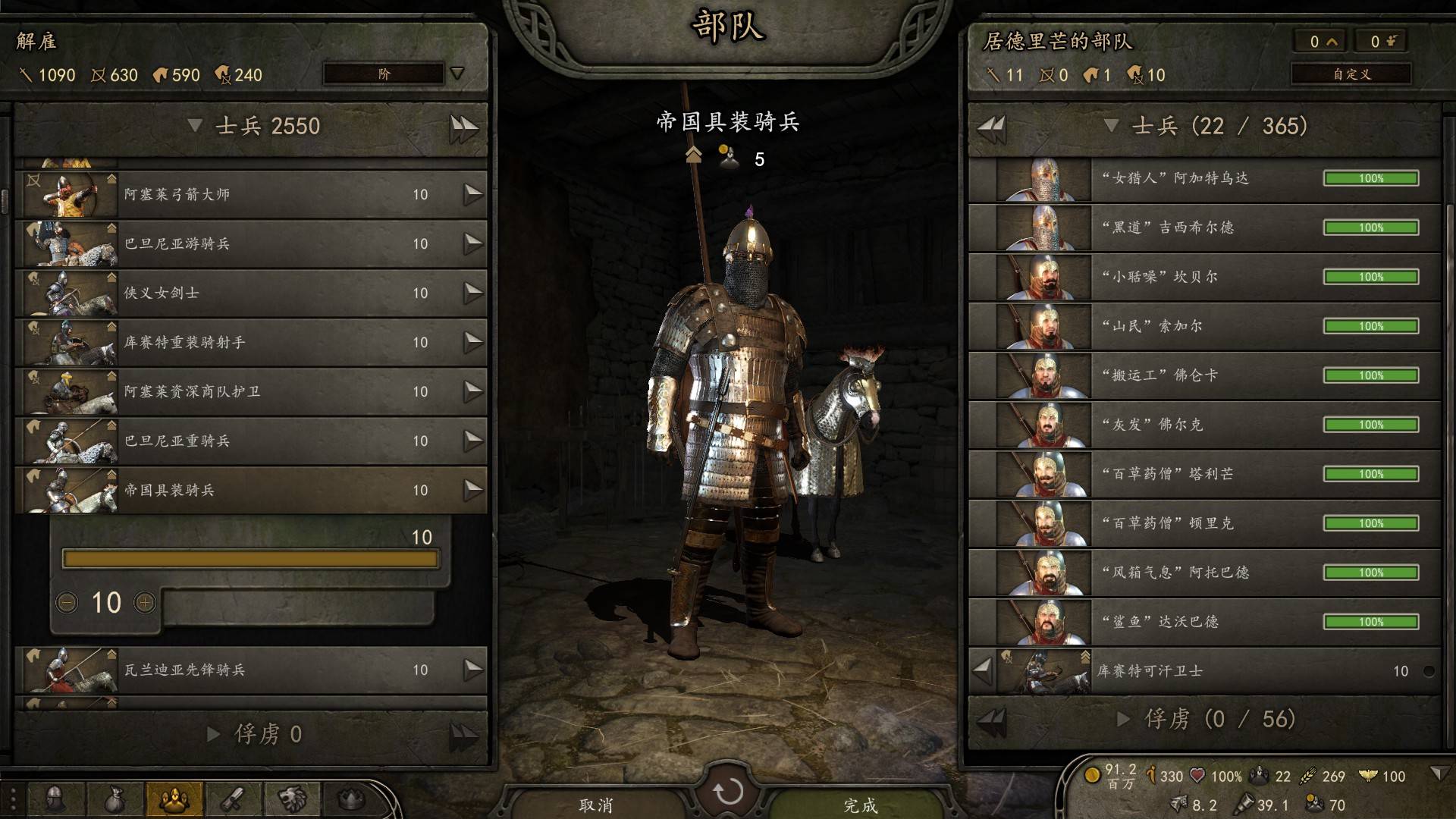Increase transfer amount with the plus button
Viewport: 1456px width, 819px height.
click(144, 603)
